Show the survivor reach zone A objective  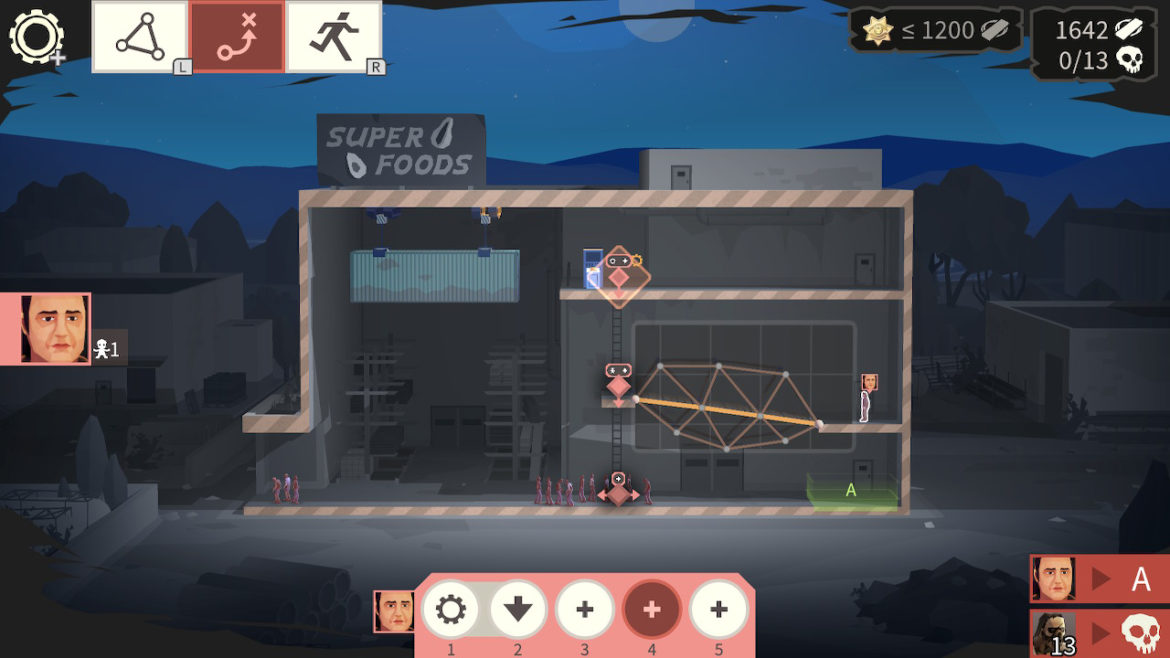[x=1099, y=579]
